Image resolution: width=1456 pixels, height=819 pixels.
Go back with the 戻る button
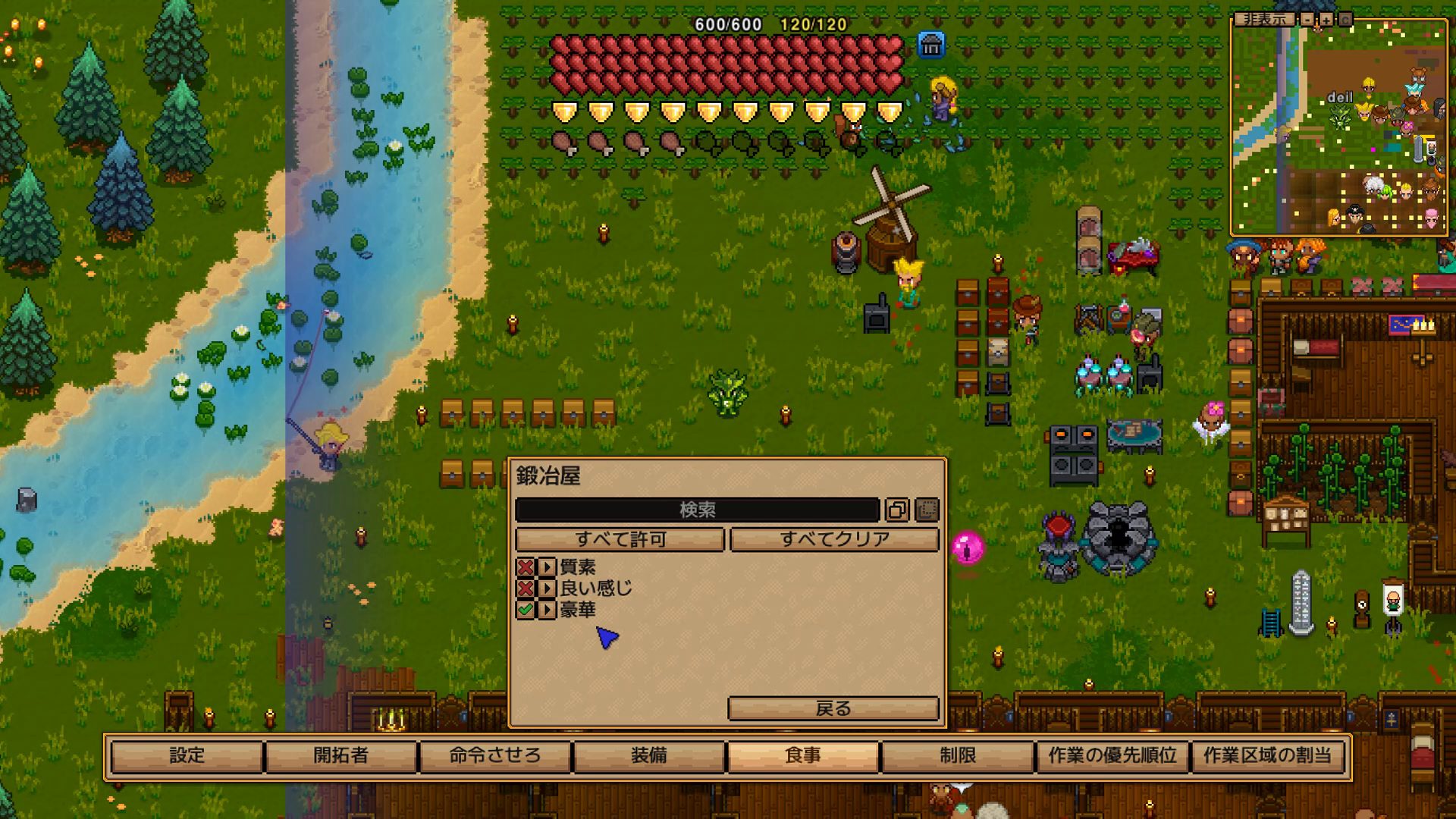coord(833,708)
